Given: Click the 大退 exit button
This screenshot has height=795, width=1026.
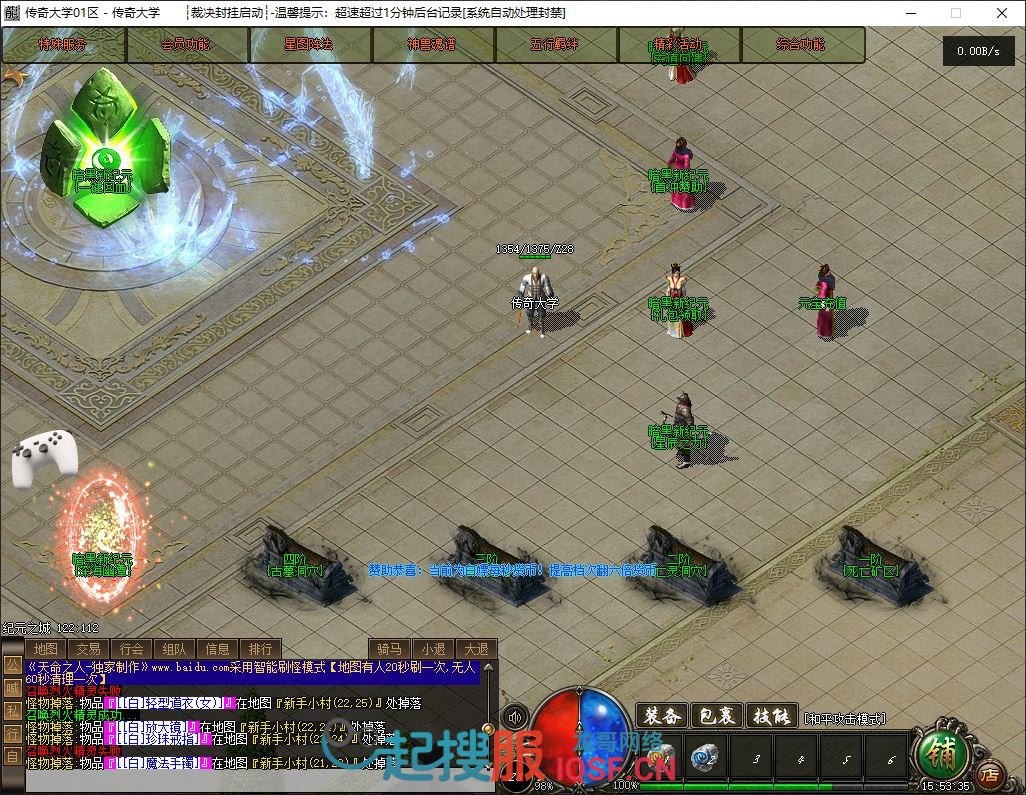Looking at the screenshot, I should click(x=476, y=649).
